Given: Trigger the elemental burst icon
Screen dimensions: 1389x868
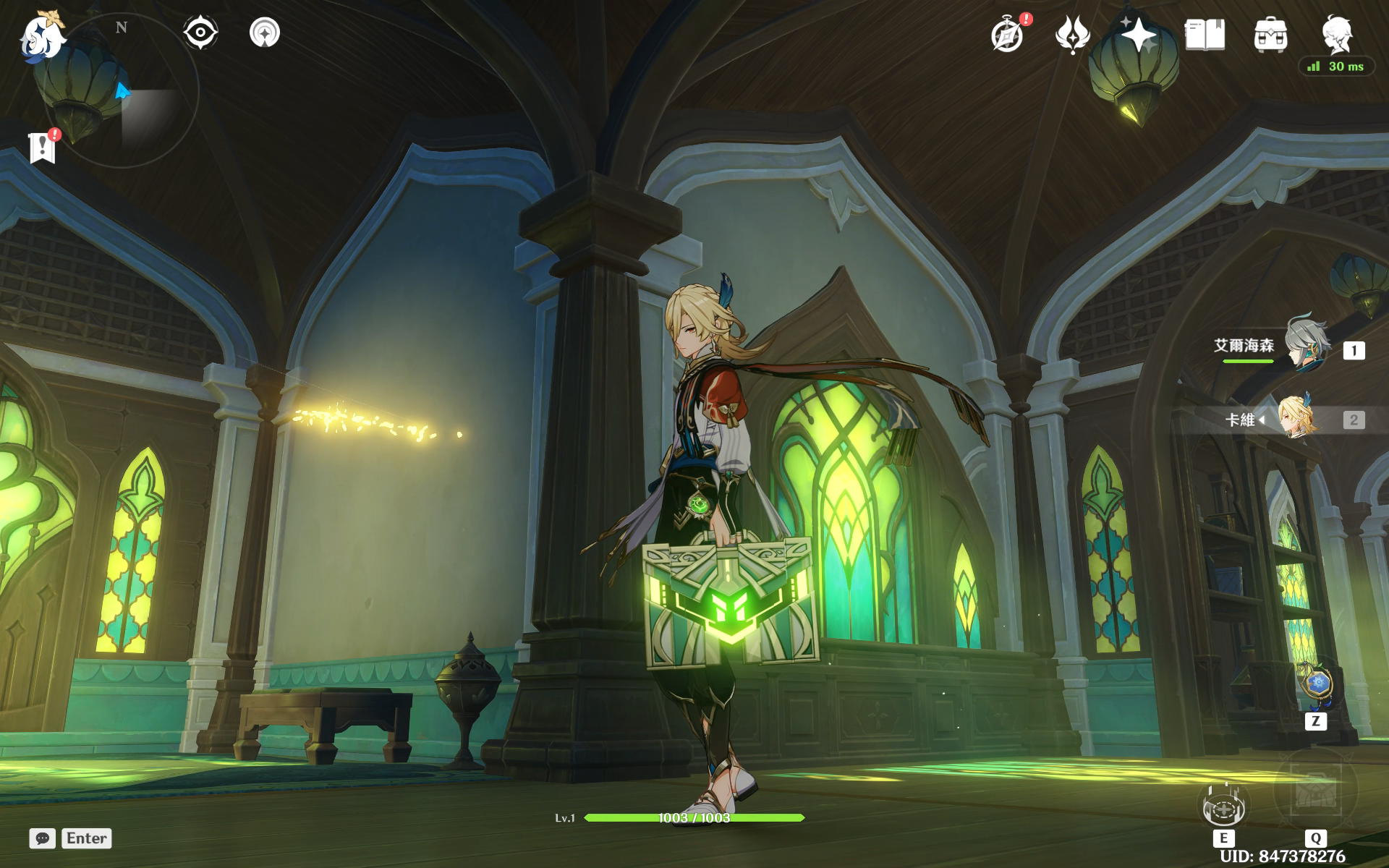Looking at the screenshot, I should (1314, 792).
